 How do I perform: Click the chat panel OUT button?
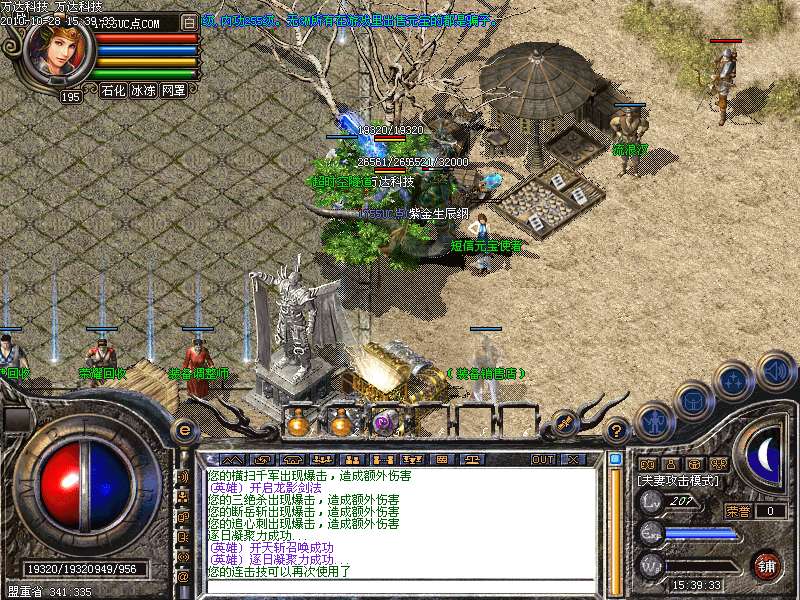coord(543,459)
